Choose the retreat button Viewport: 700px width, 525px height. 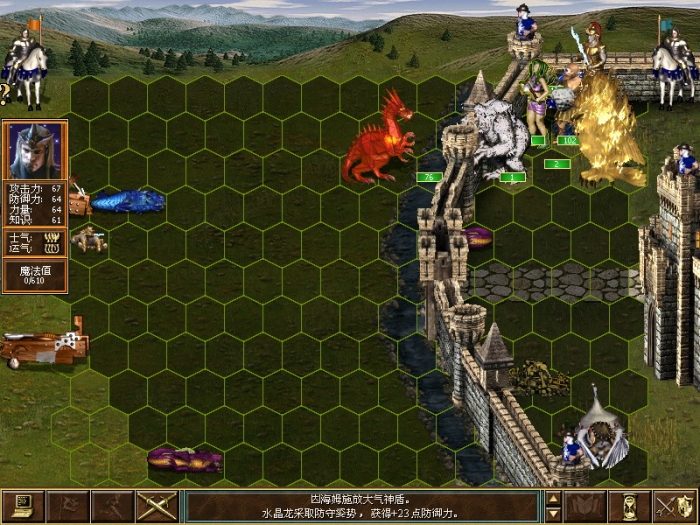tap(112, 507)
